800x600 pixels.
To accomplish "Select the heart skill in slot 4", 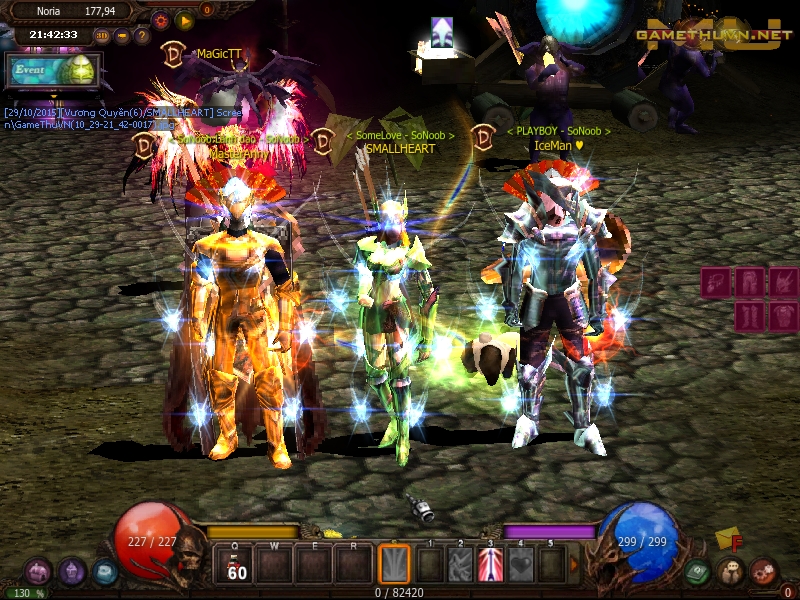I will pos(521,564).
